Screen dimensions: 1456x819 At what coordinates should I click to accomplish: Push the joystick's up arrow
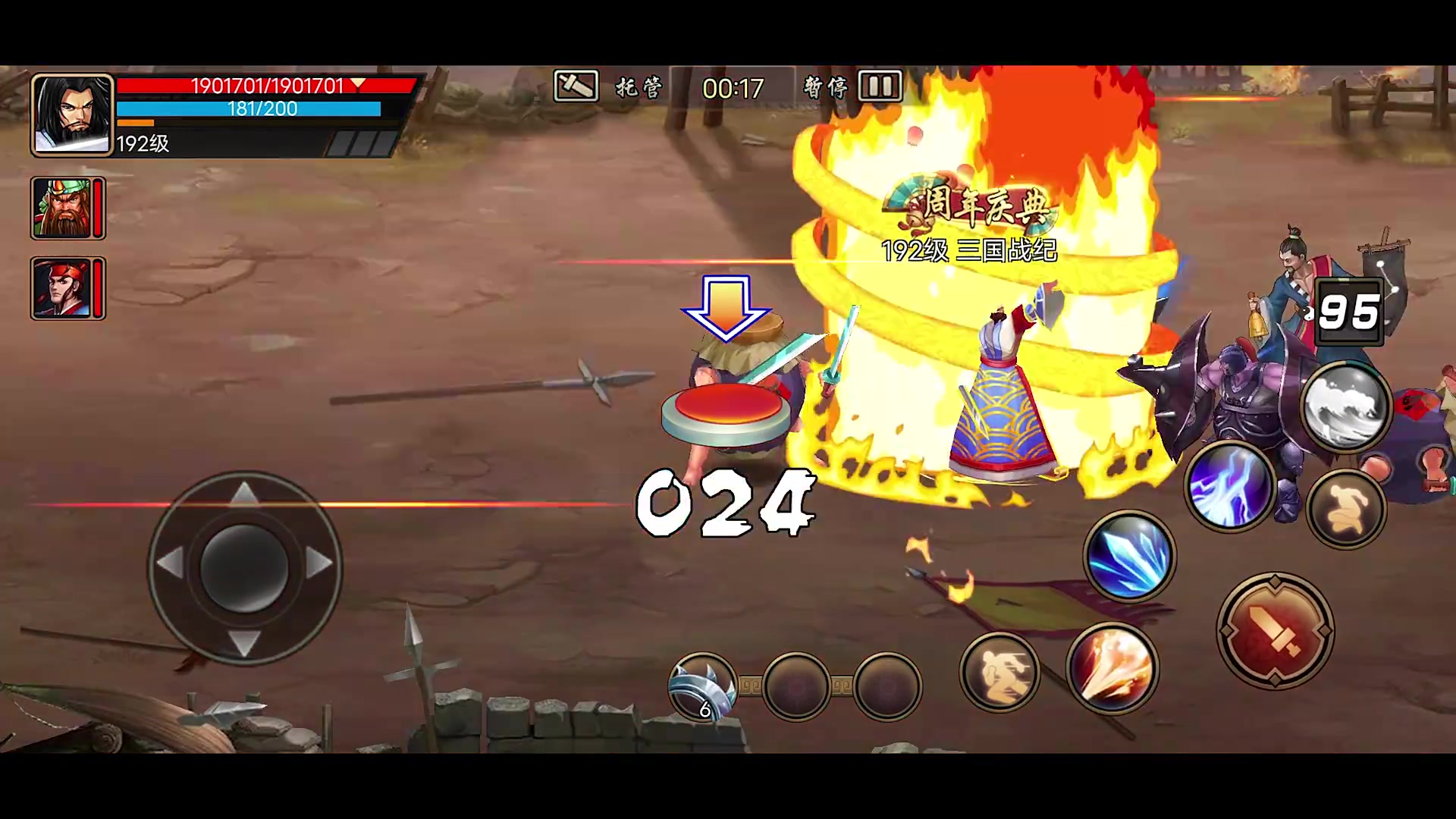click(x=243, y=494)
